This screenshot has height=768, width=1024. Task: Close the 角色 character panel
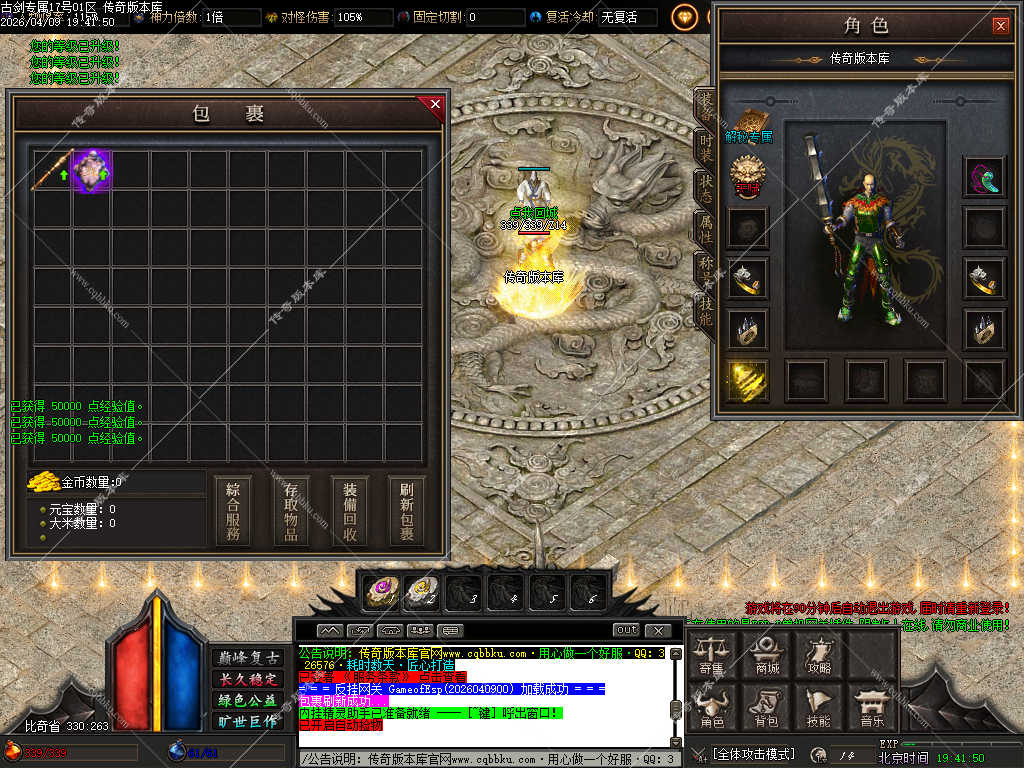point(1000,26)
